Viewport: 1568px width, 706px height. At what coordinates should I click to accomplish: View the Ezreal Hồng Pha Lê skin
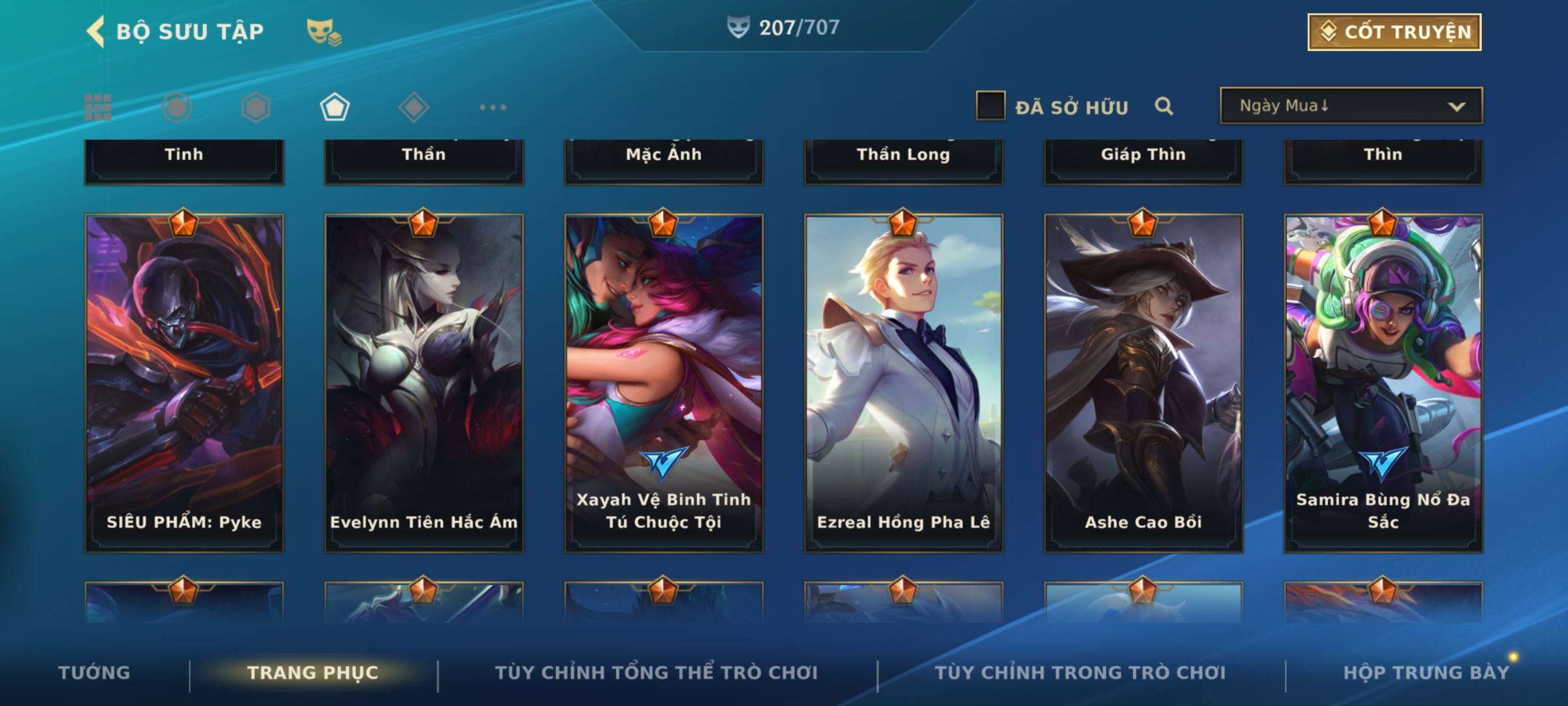click(x=904, y=383)
